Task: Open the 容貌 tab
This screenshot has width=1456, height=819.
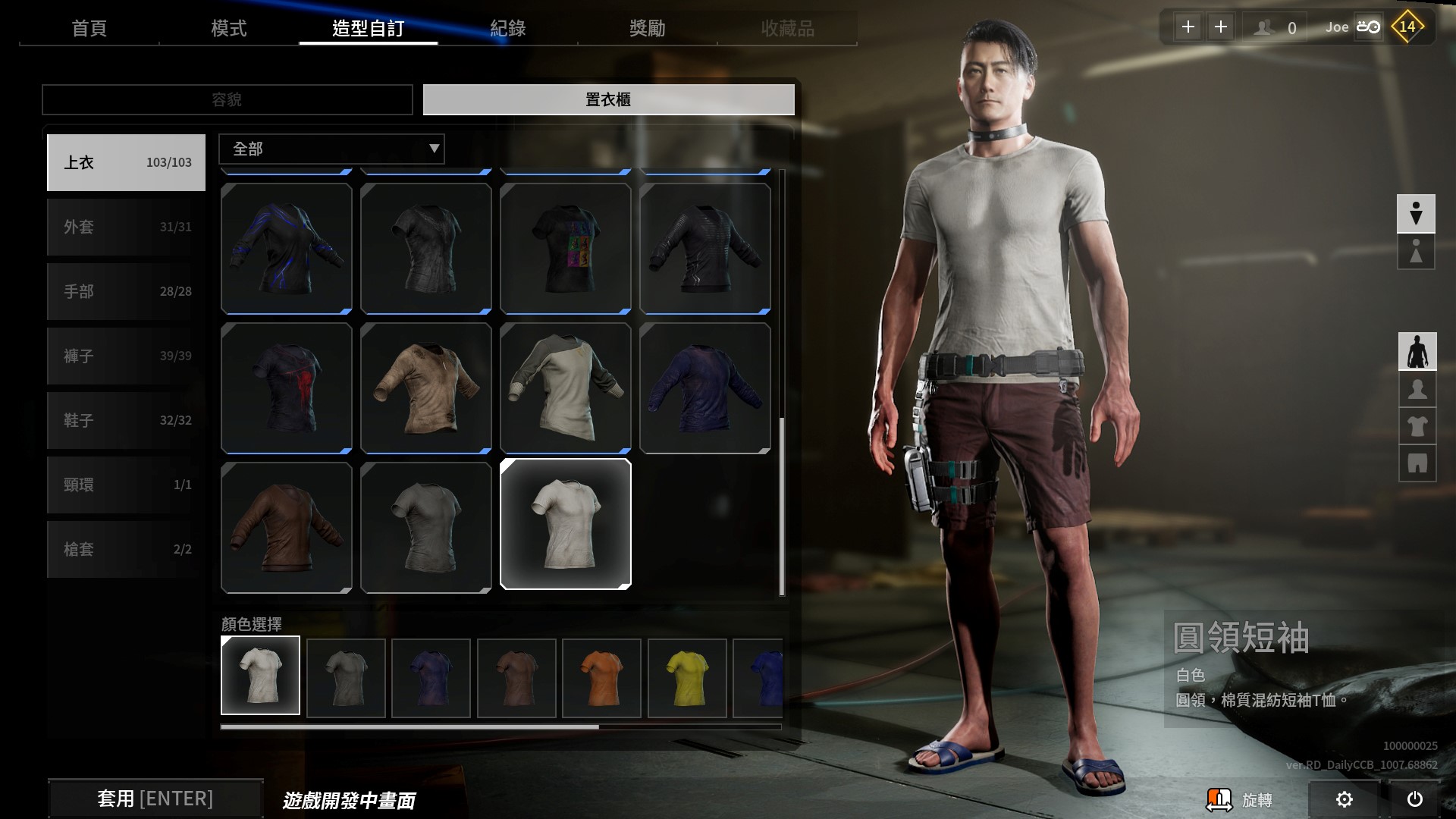Action: click(227, 99)
